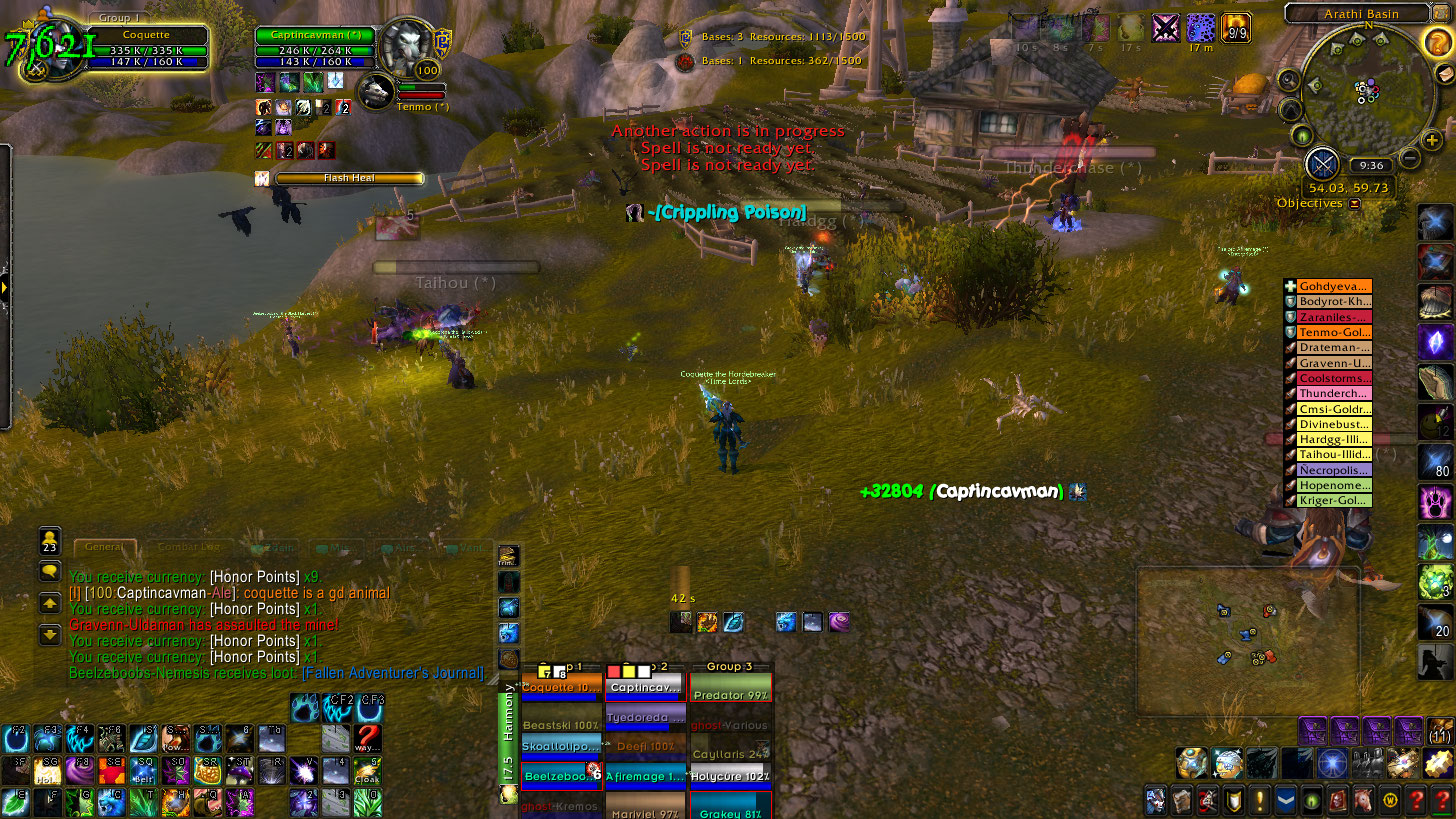Screen dimensions: 1456x819
Task: Click the Captincavman target portrait
Action: pos(407,47)
